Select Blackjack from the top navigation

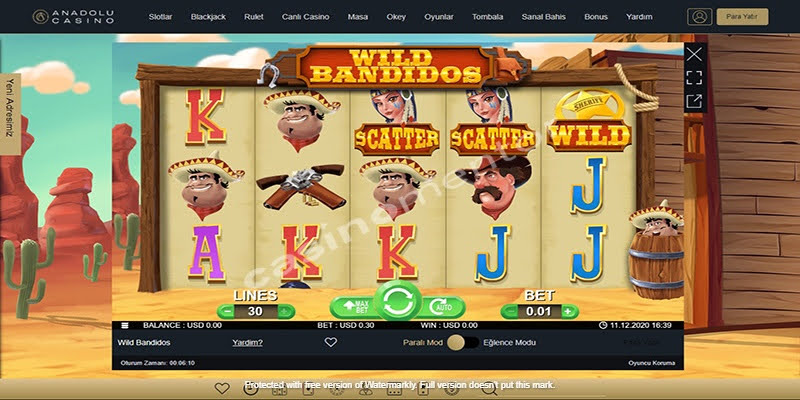[x=208, y=17]
